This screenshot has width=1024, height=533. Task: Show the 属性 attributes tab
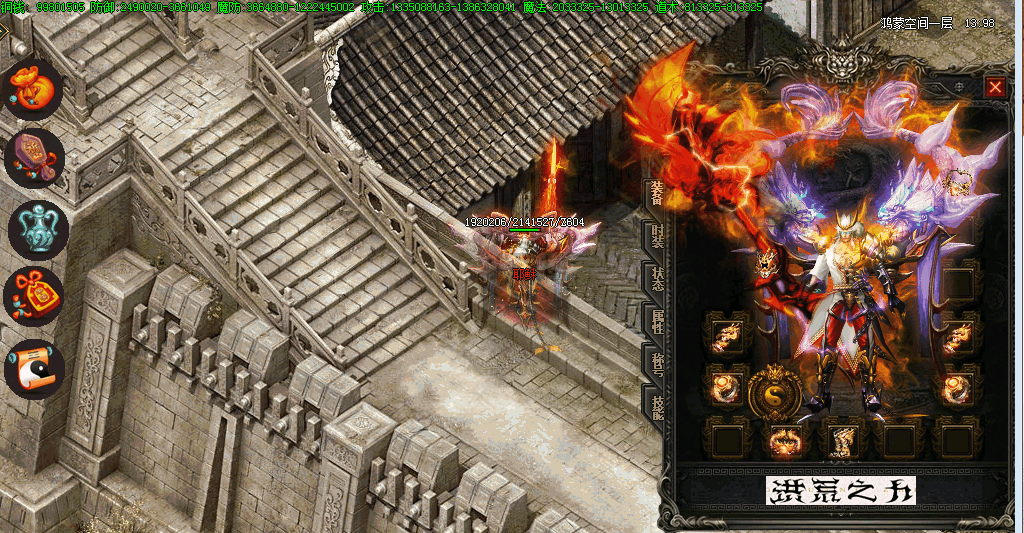[656, 322]
